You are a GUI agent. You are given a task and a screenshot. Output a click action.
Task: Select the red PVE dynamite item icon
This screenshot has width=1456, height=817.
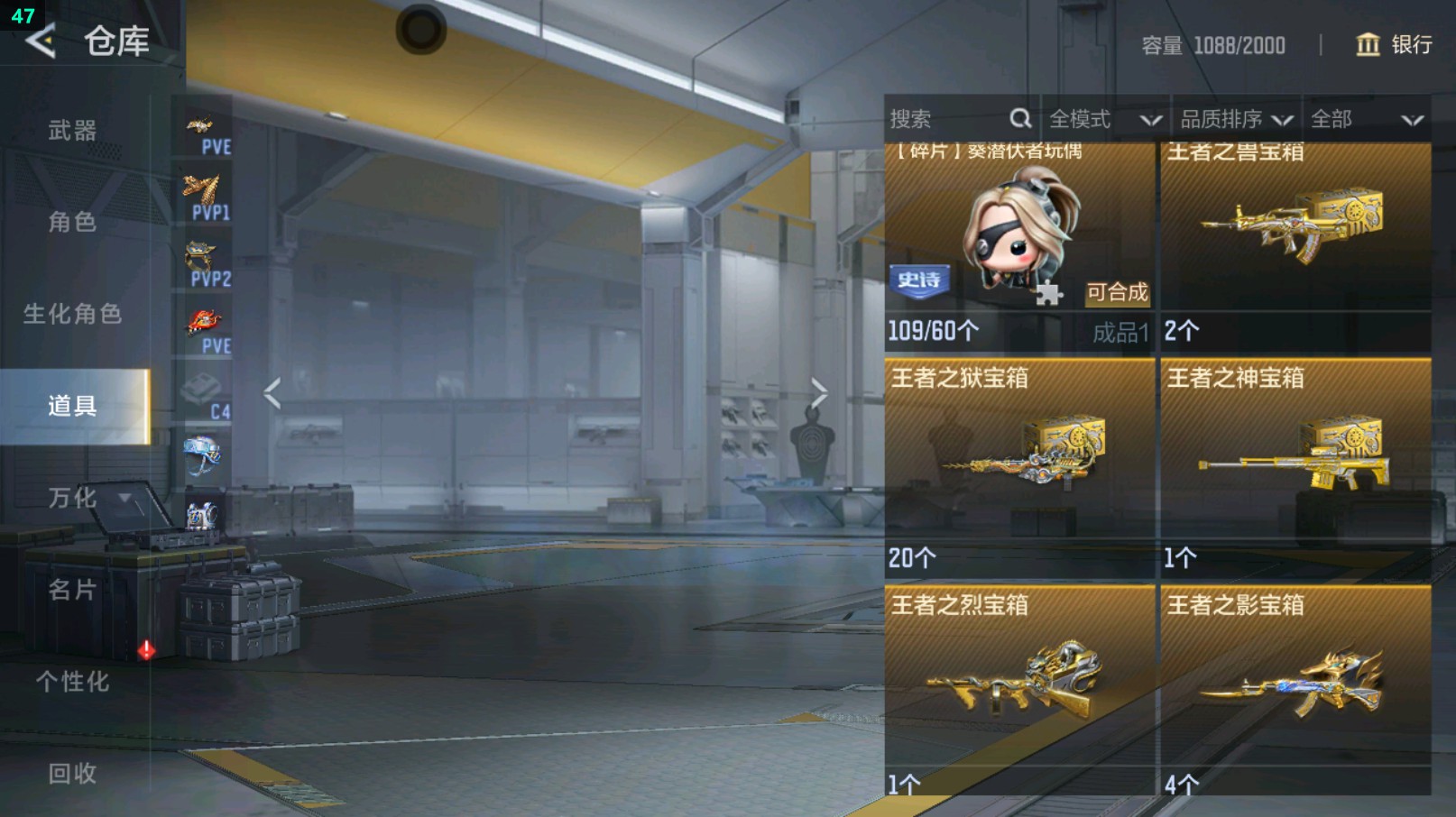[204, 322]
